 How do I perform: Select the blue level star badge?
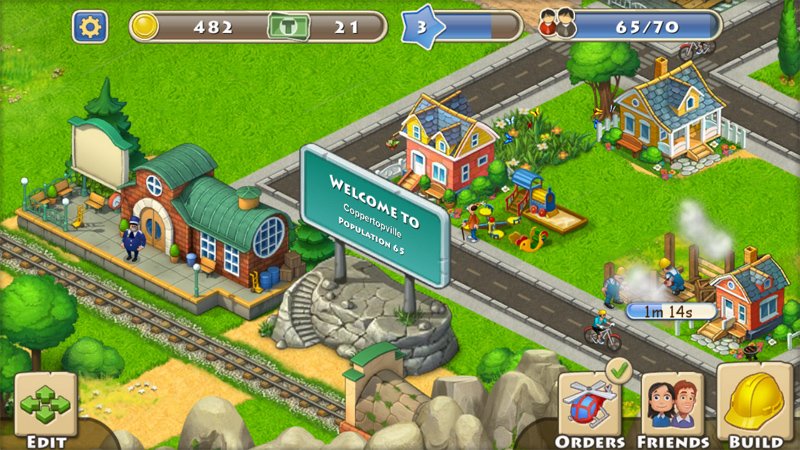pos(421,26)
